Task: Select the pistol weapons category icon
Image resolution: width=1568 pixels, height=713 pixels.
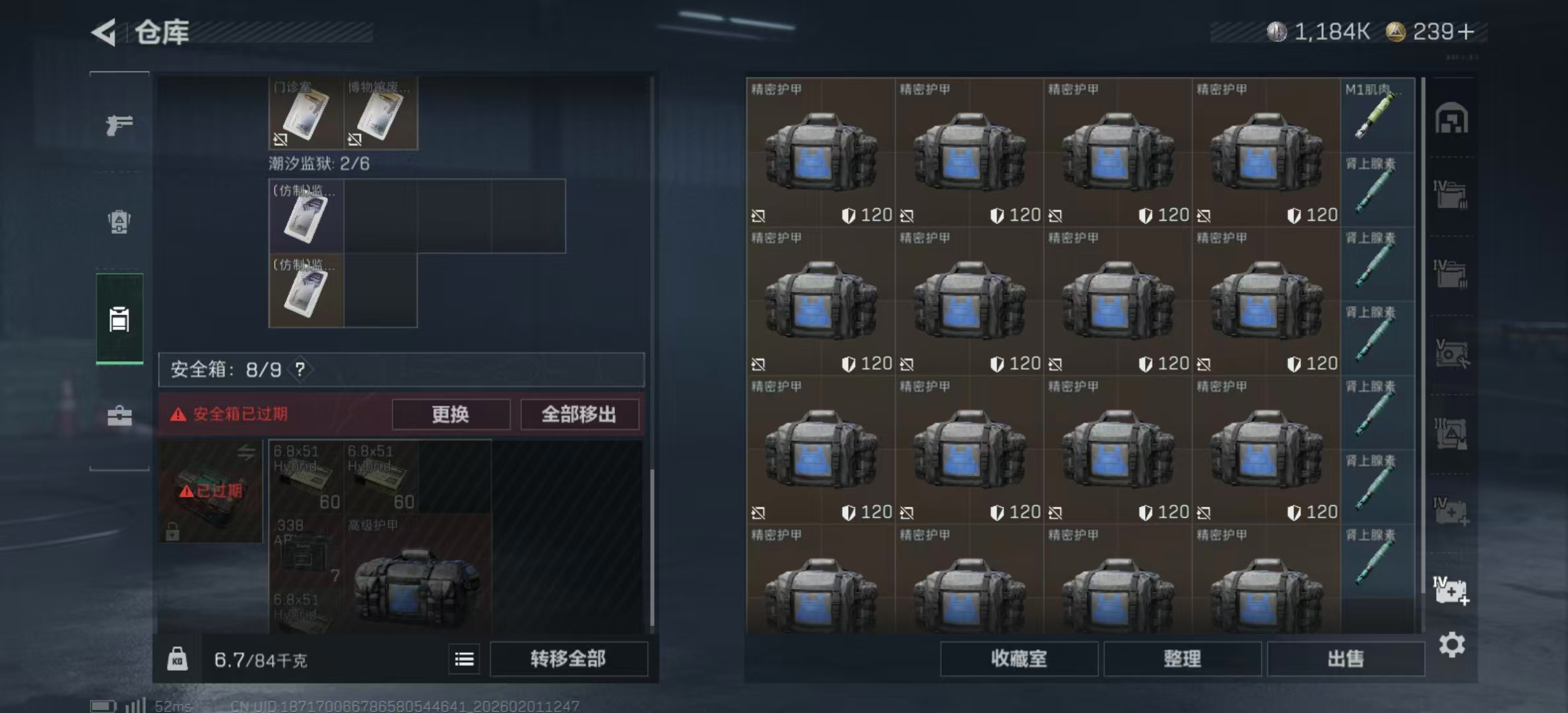Action: [119, 124]
